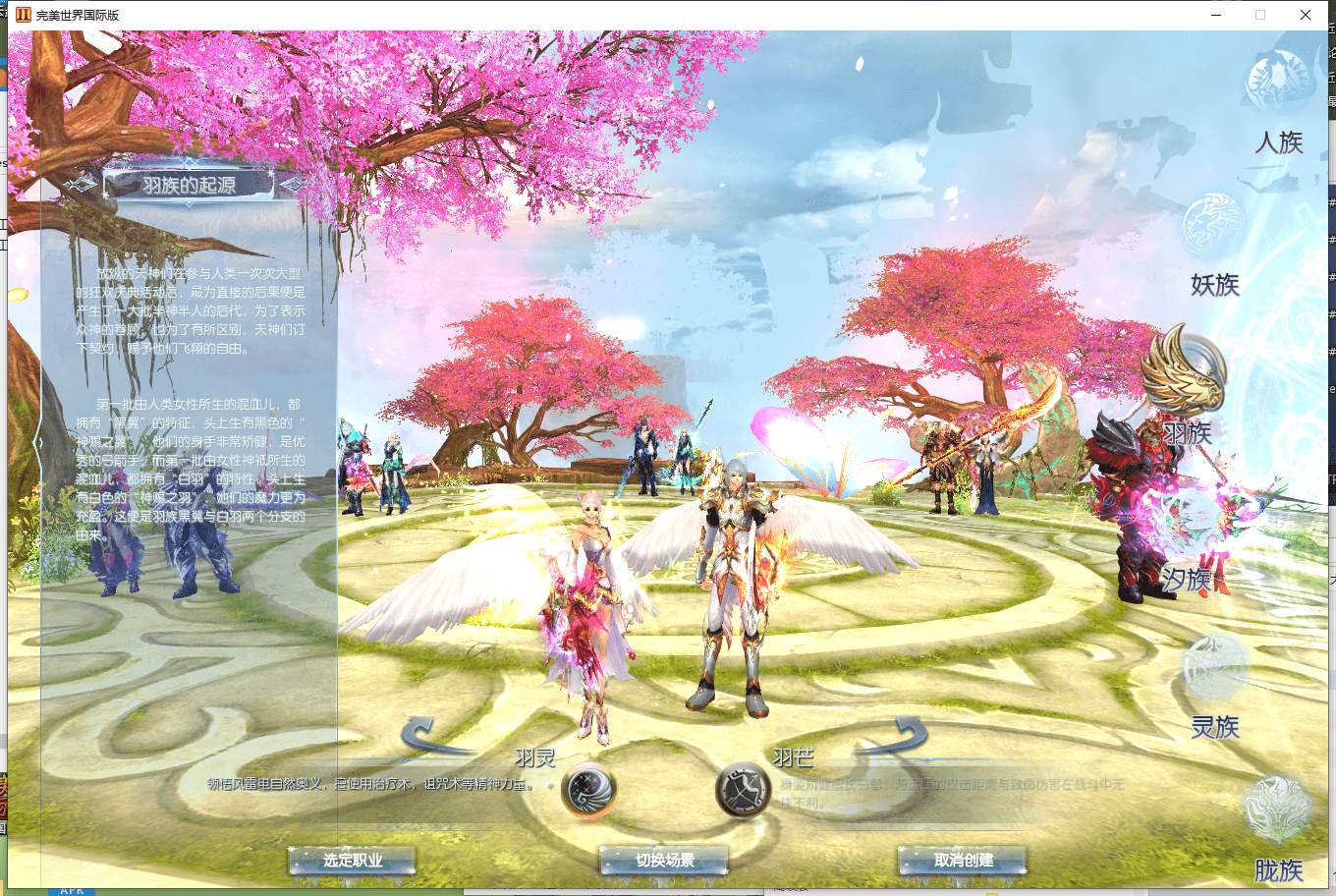Switch scene with 切换场景 button
Viewport: 1336px width, 896px height.
tap(664, 861)
